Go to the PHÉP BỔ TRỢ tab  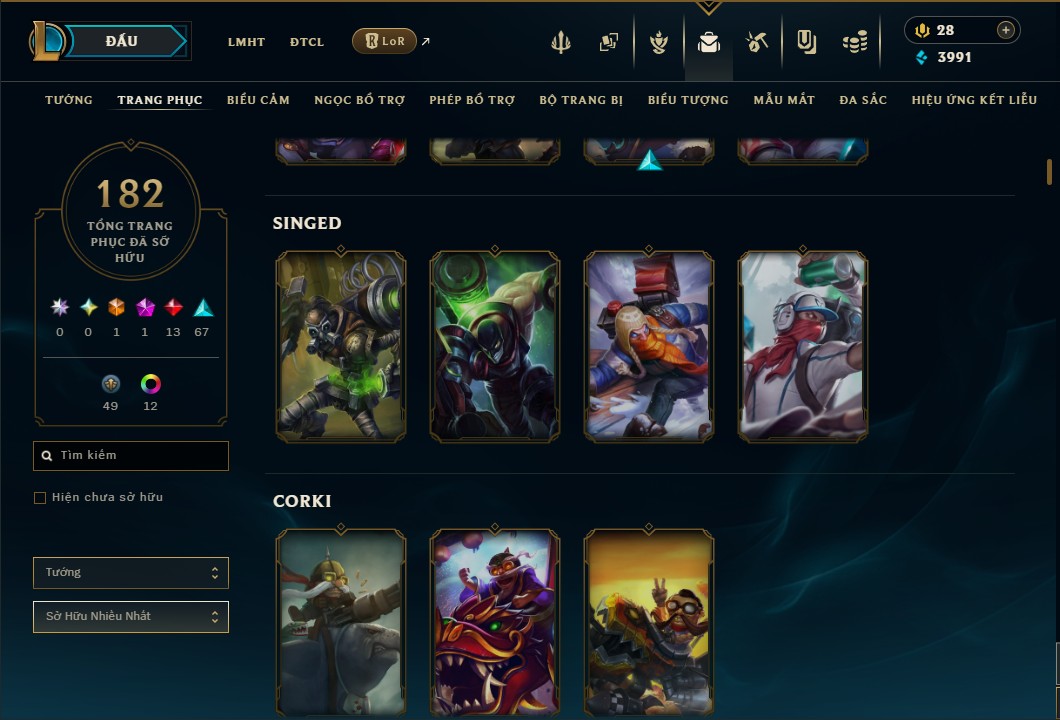[x=472, y=100]
